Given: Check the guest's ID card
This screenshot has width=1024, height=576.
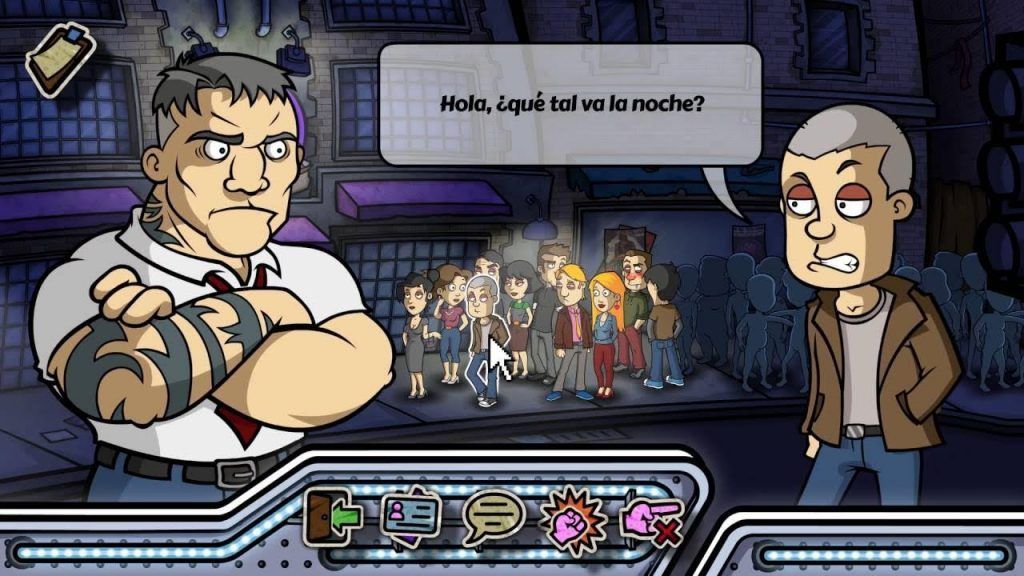Looking at the screenshot, I should [412, 517].
